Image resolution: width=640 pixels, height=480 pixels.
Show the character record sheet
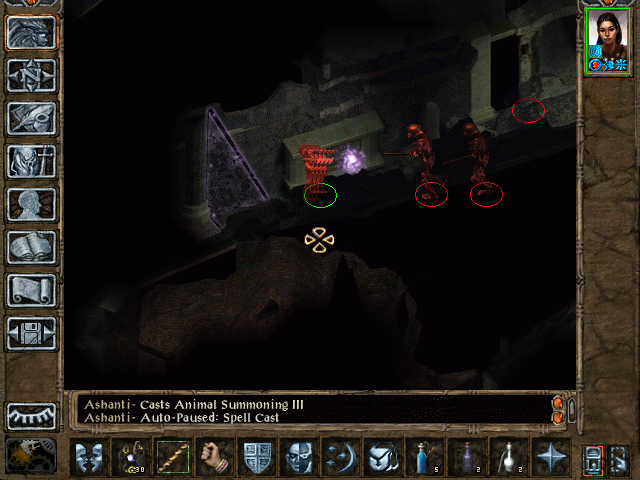31,203
